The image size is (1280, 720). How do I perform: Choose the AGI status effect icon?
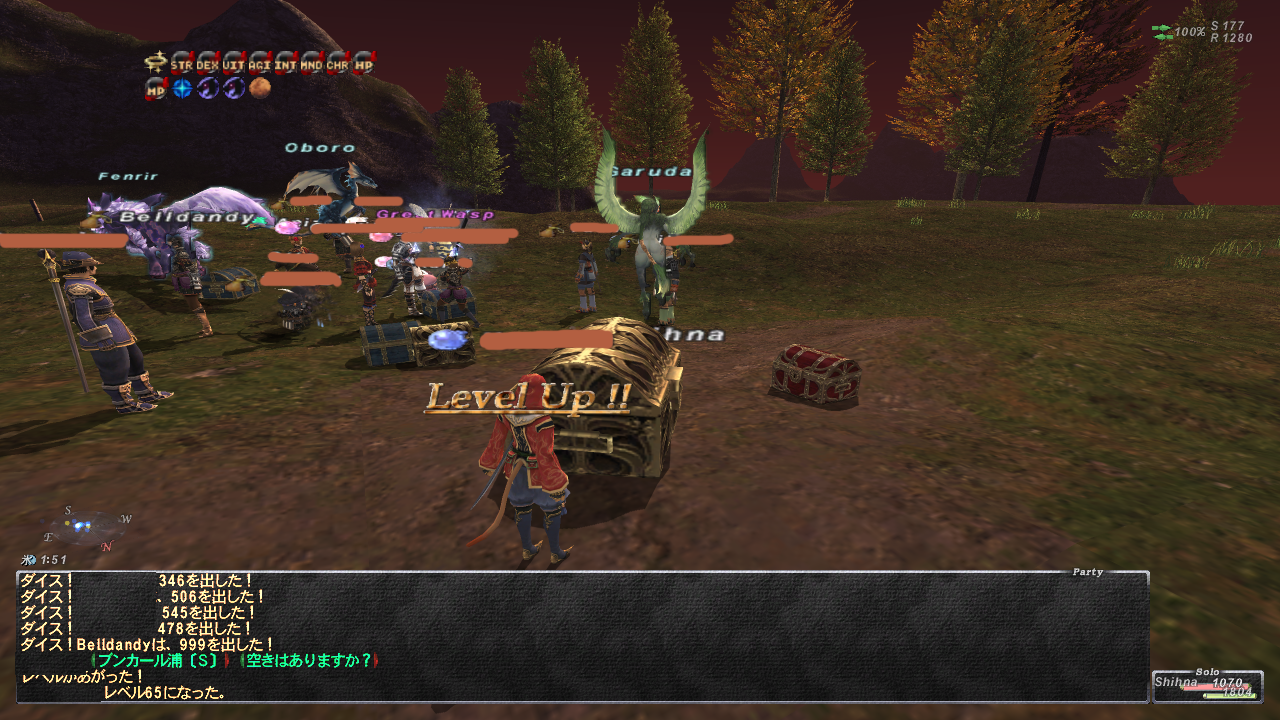point(260,63)
